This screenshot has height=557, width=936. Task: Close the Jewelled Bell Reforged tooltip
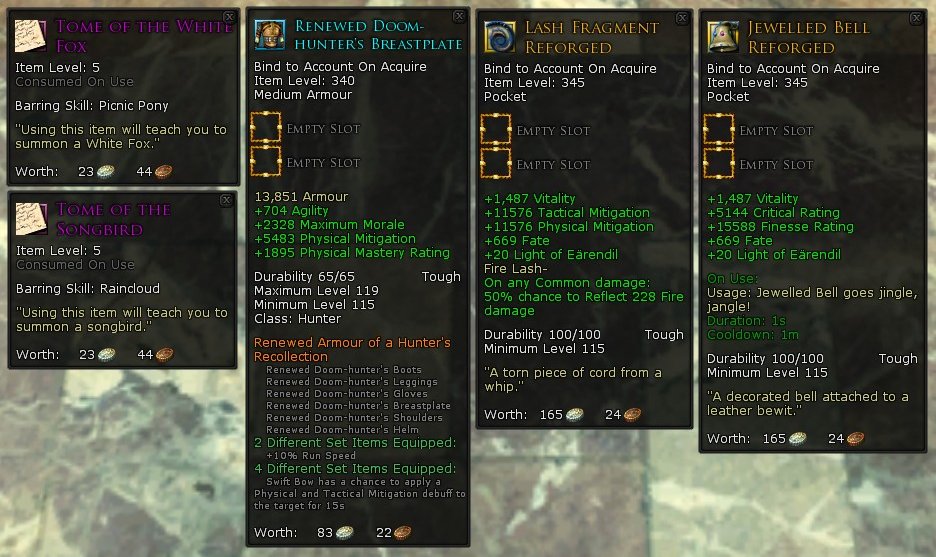(917, 18)
